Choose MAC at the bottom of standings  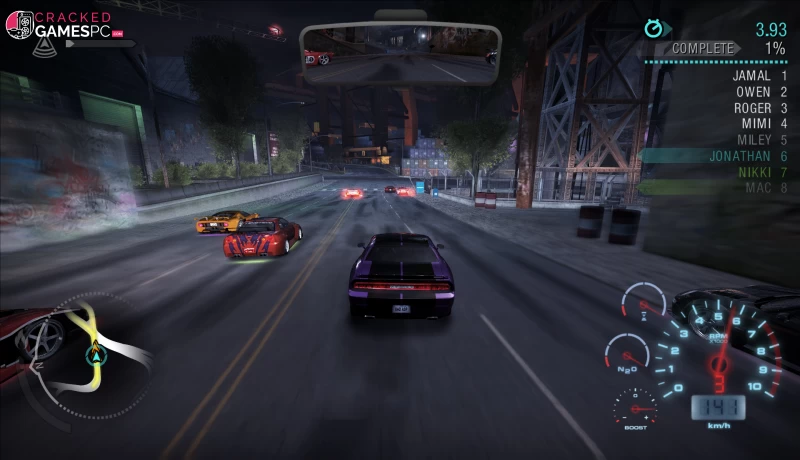coord(758,188)
